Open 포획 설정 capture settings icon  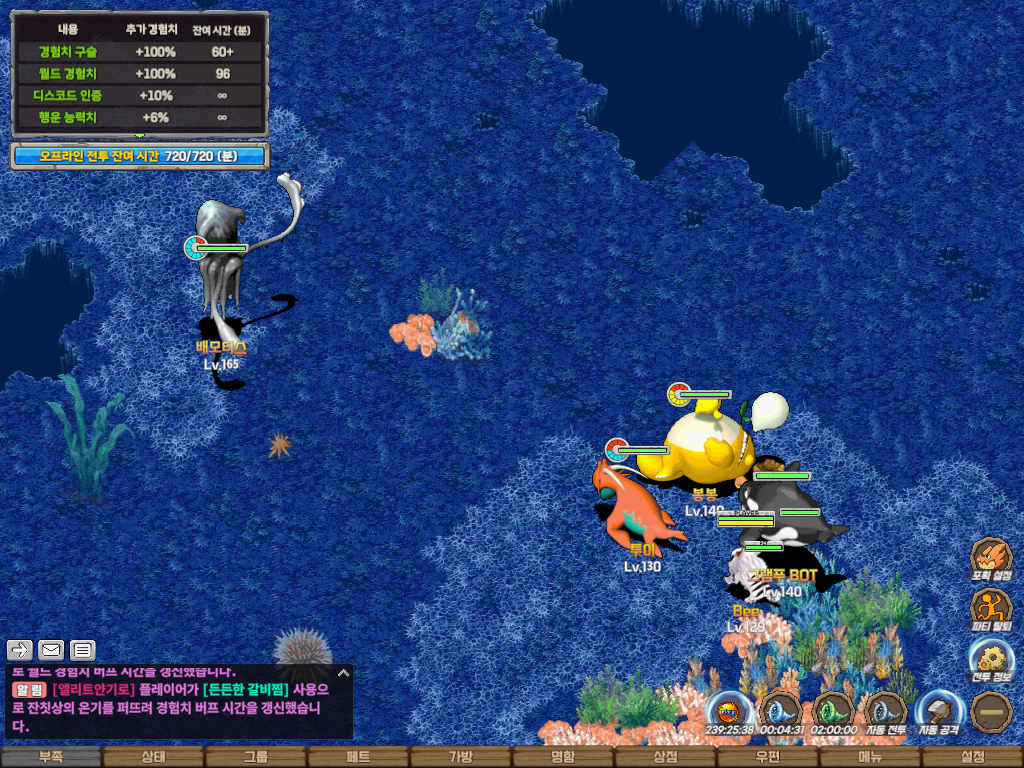991,558
